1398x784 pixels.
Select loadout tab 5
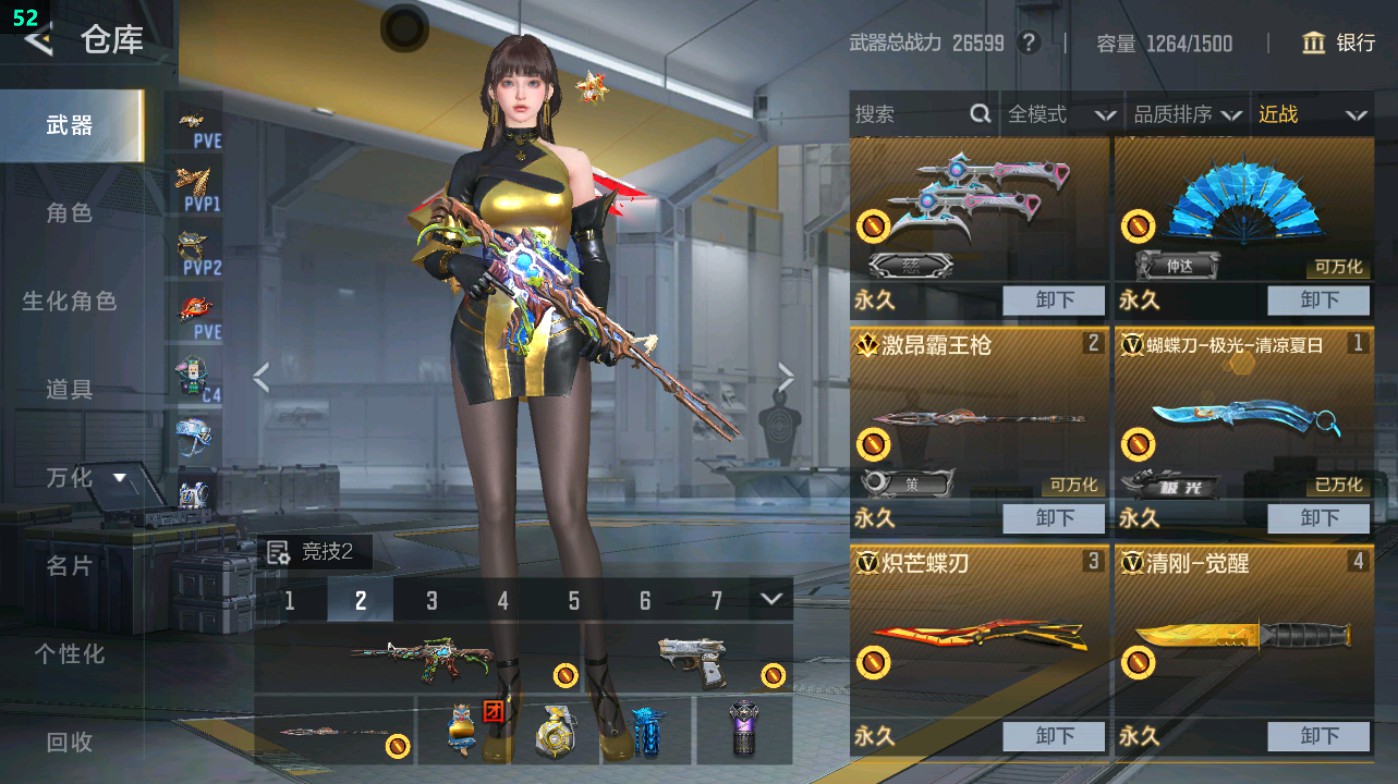coord(574,600)
